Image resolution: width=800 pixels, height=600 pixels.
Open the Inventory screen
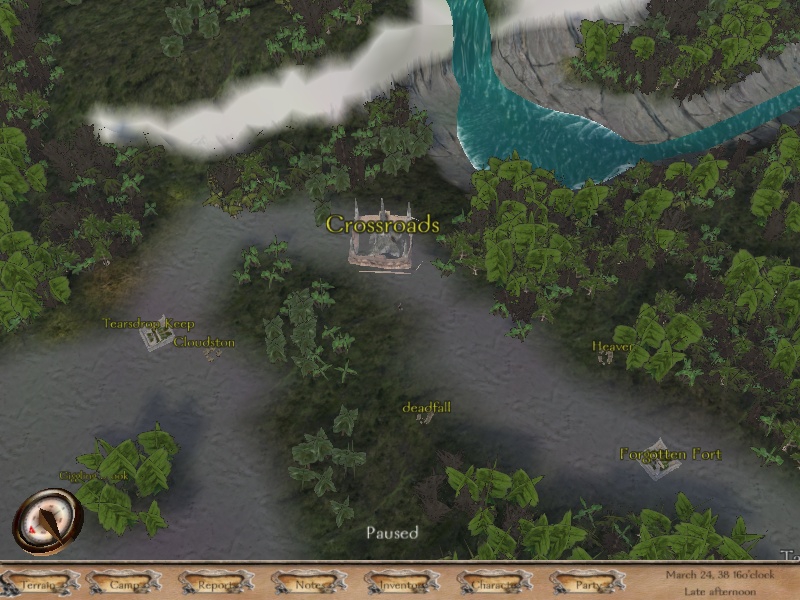point(402,583)
